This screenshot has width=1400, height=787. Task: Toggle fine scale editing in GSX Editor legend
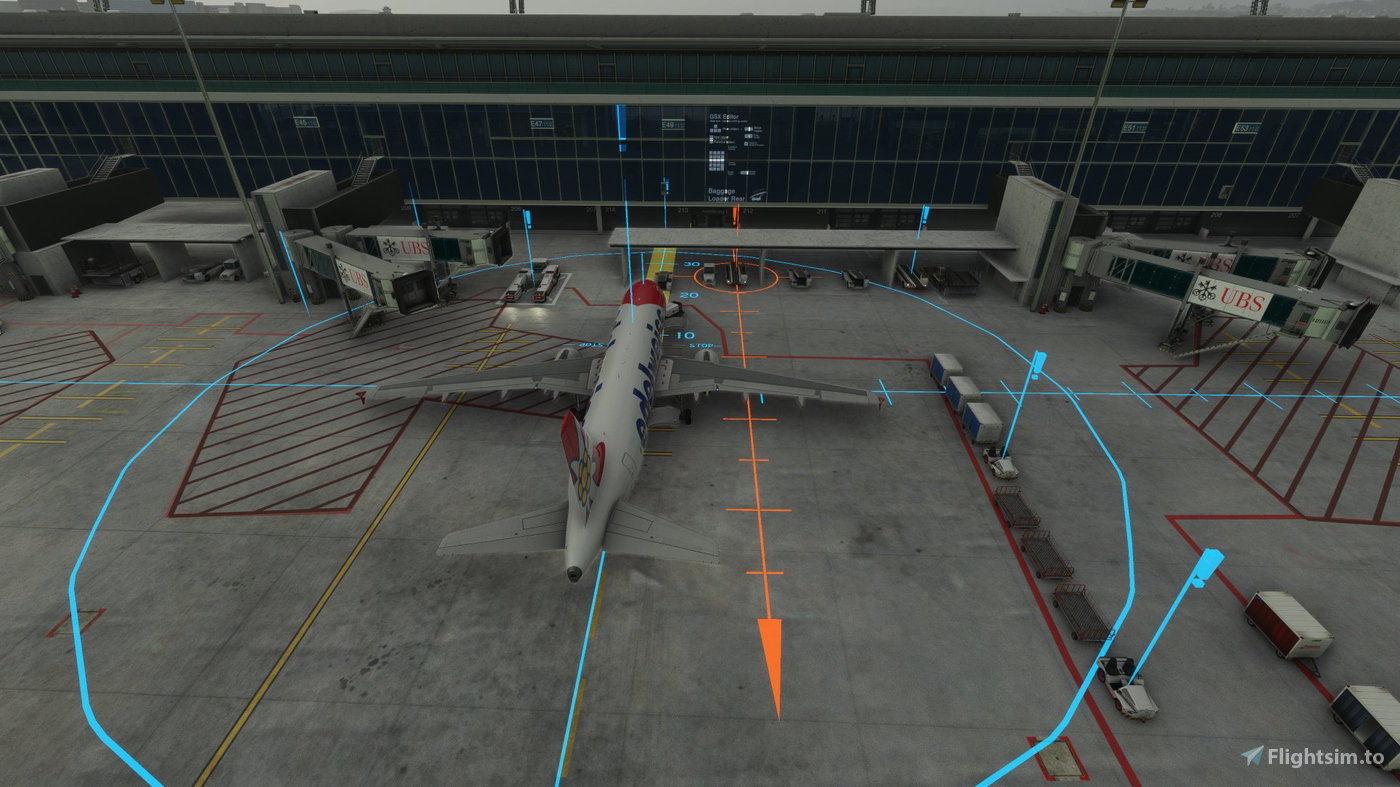click(749, 136)
